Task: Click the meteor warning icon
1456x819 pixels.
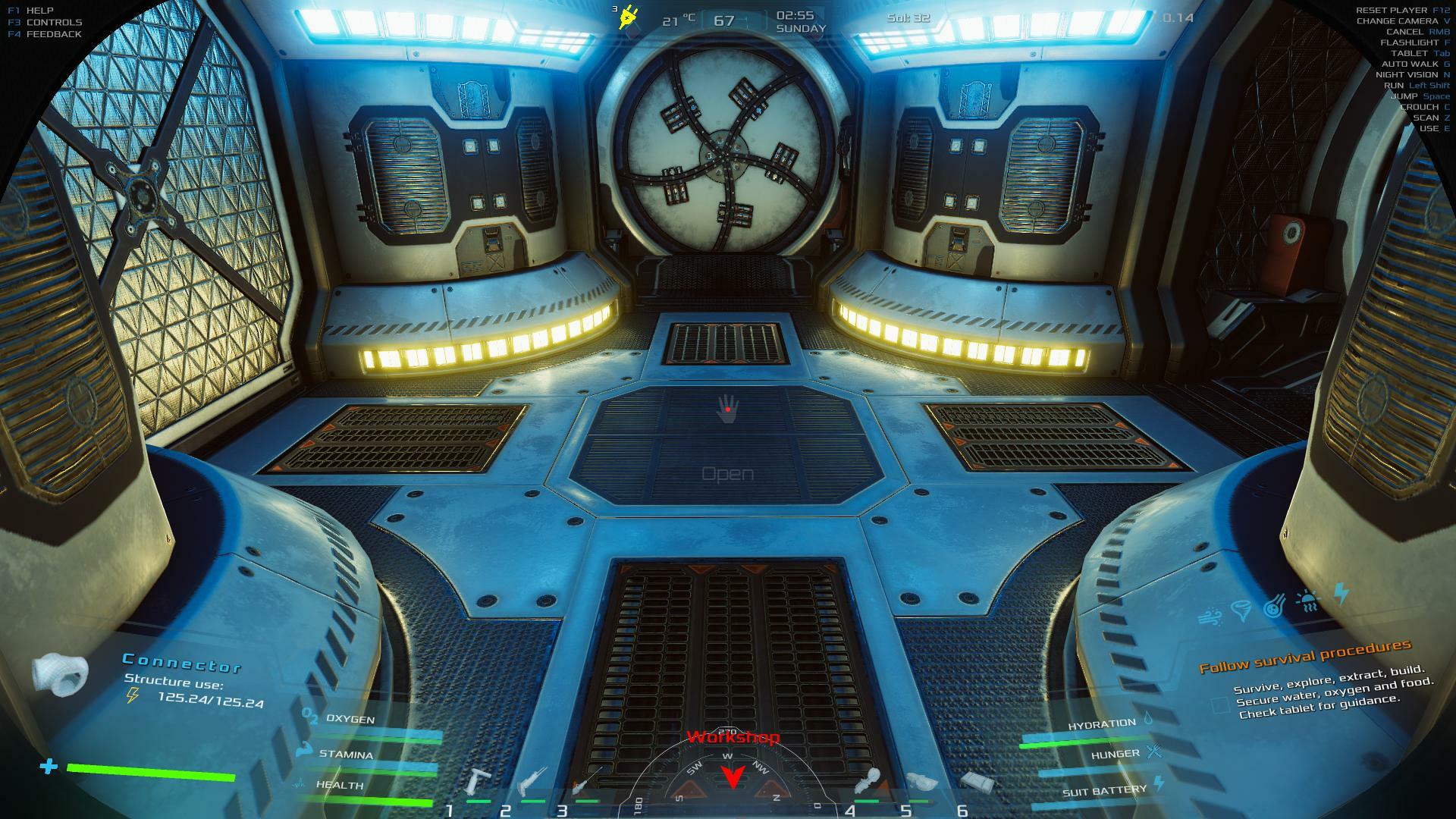Action: coord(1274,606)
